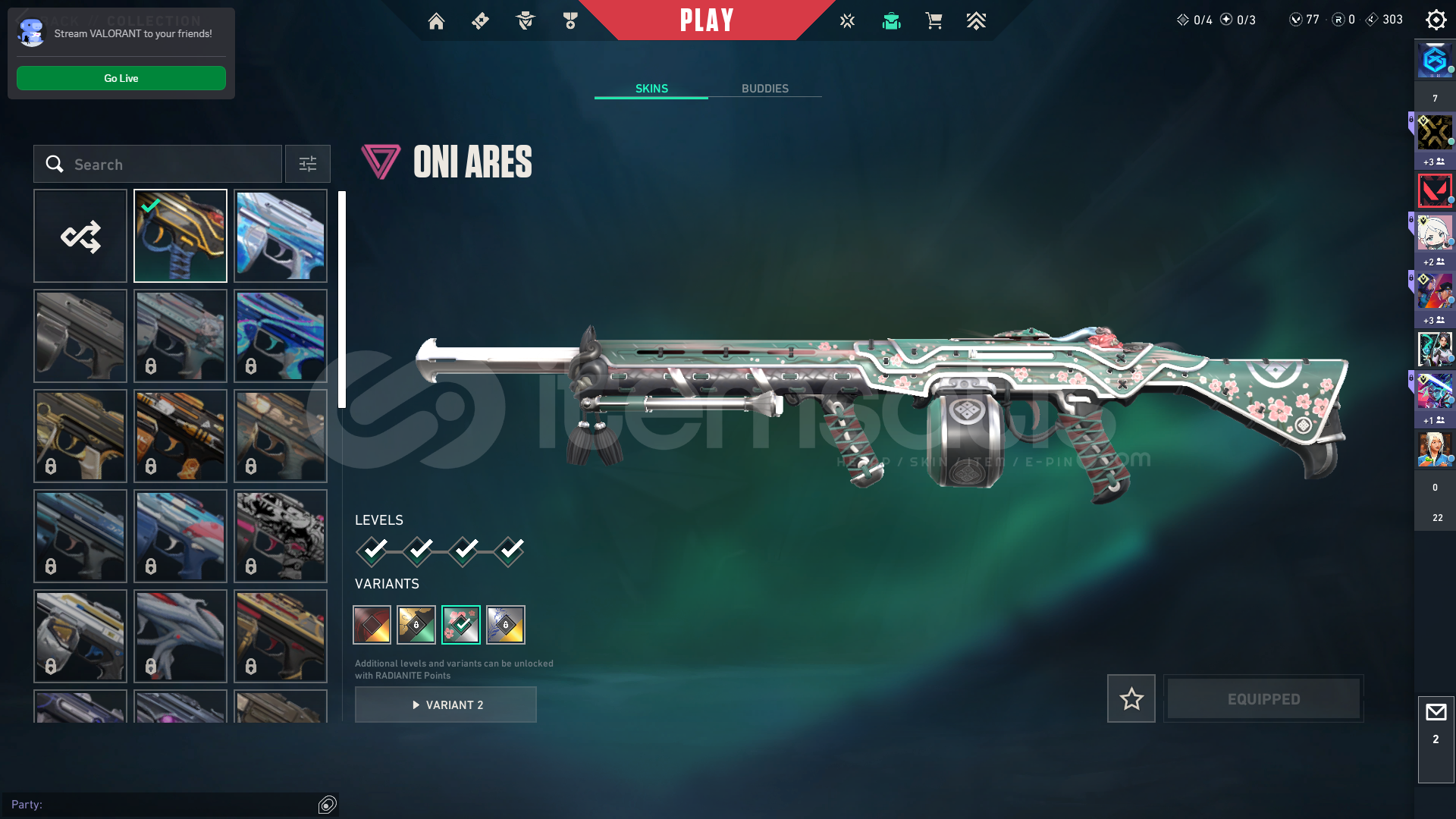Open the settings gear
1456x819 pixels.
coord(1436,20)
